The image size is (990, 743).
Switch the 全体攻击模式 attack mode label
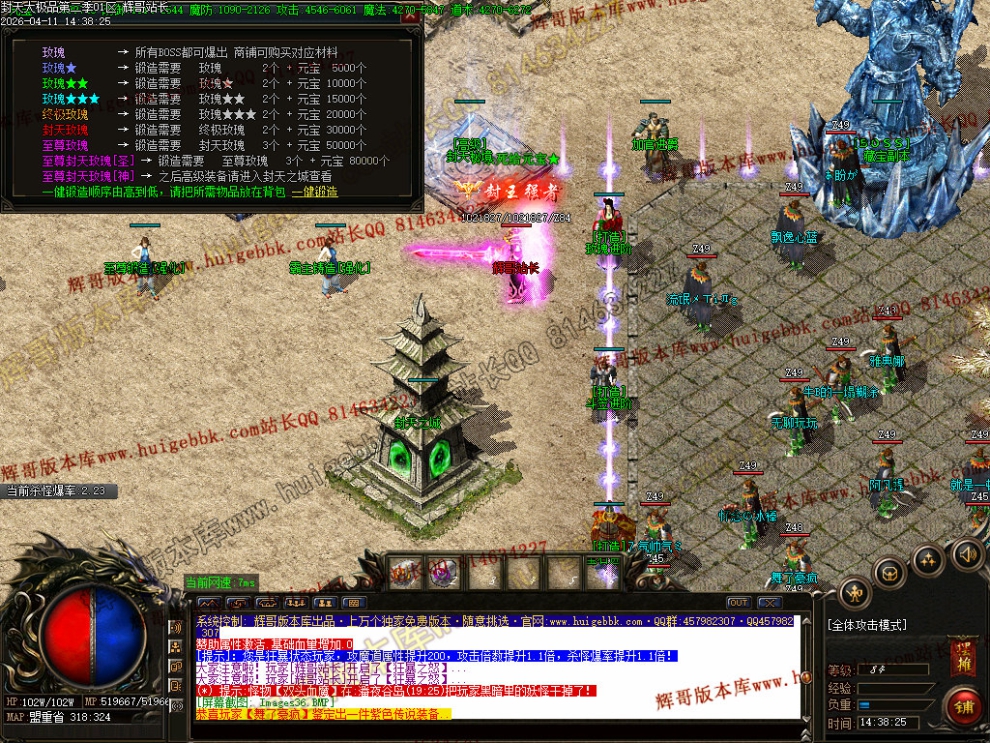pyautogui.click(x=867, y=625)
